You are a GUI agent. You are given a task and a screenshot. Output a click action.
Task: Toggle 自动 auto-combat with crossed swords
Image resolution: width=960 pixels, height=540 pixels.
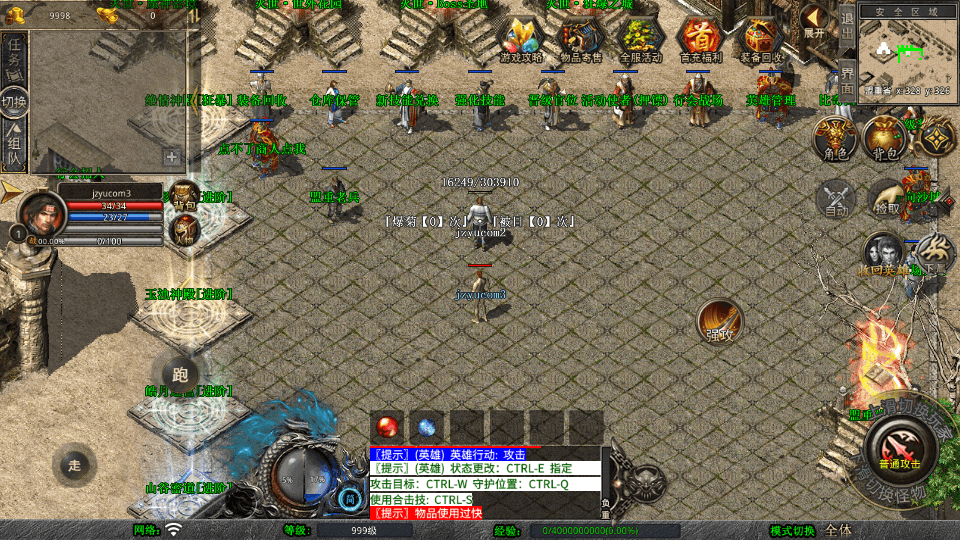click(836, 198)
